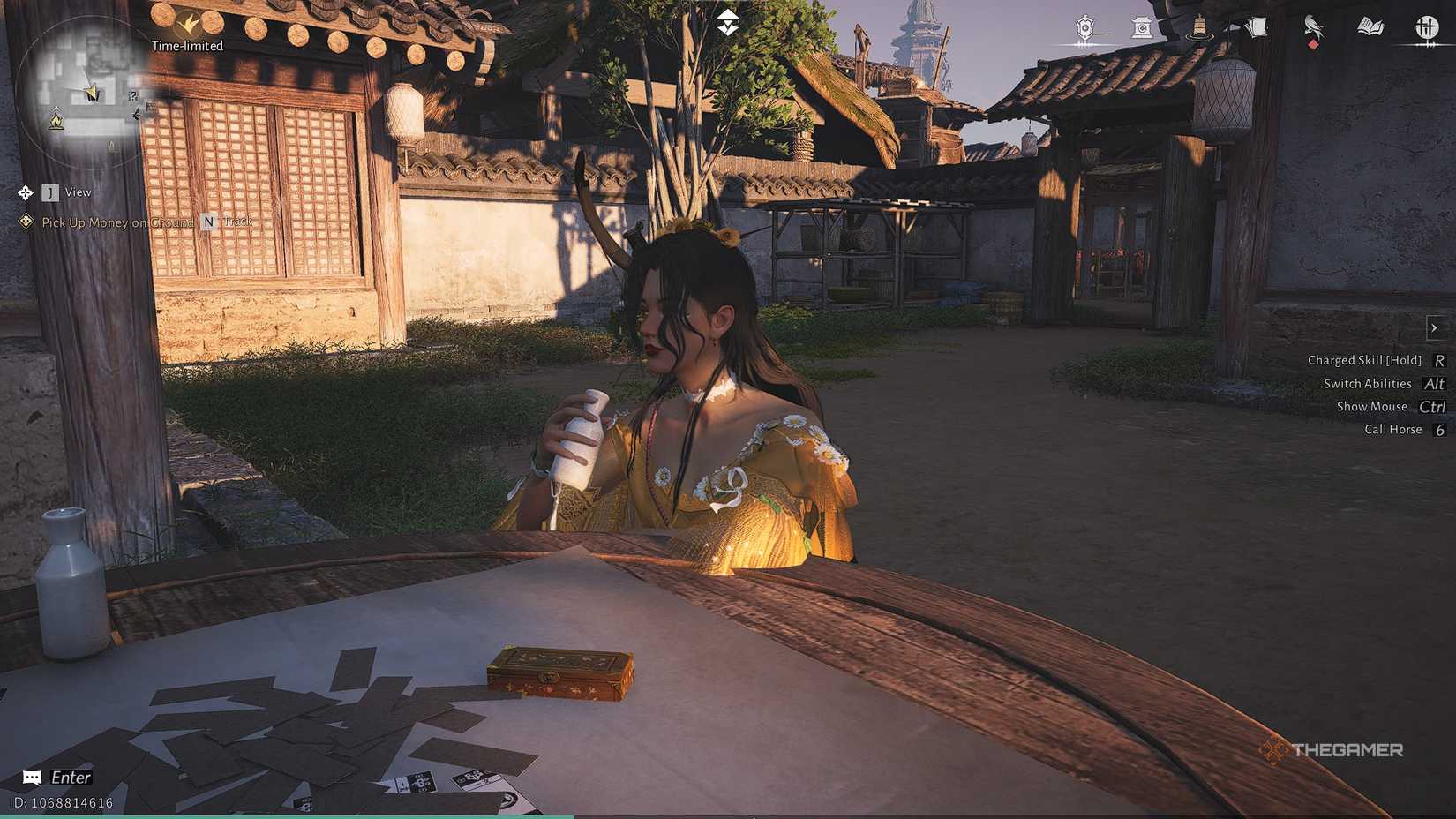Enable Switch Abilities via the Alt option

(x=1433, y=383)
